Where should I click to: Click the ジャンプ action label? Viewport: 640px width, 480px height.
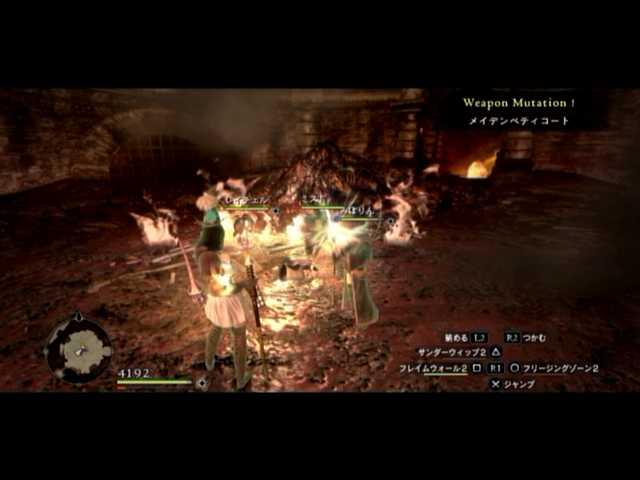[x=518, y=383]
